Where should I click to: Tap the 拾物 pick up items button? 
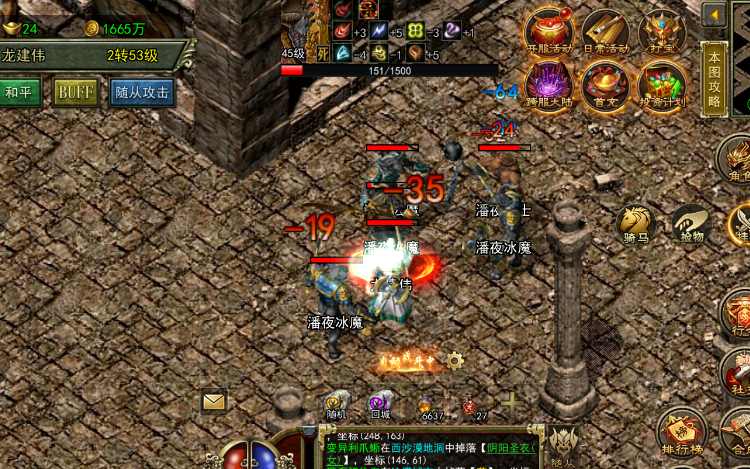coord(691,224)
